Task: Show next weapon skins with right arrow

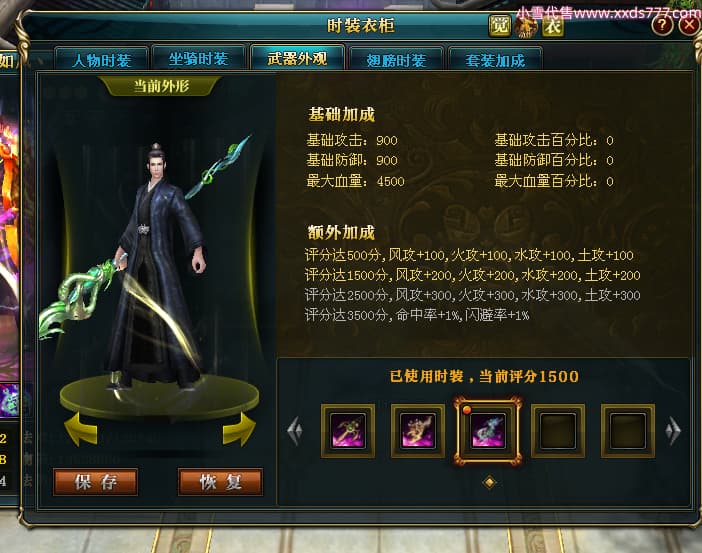Action: [x=673, y=431]
